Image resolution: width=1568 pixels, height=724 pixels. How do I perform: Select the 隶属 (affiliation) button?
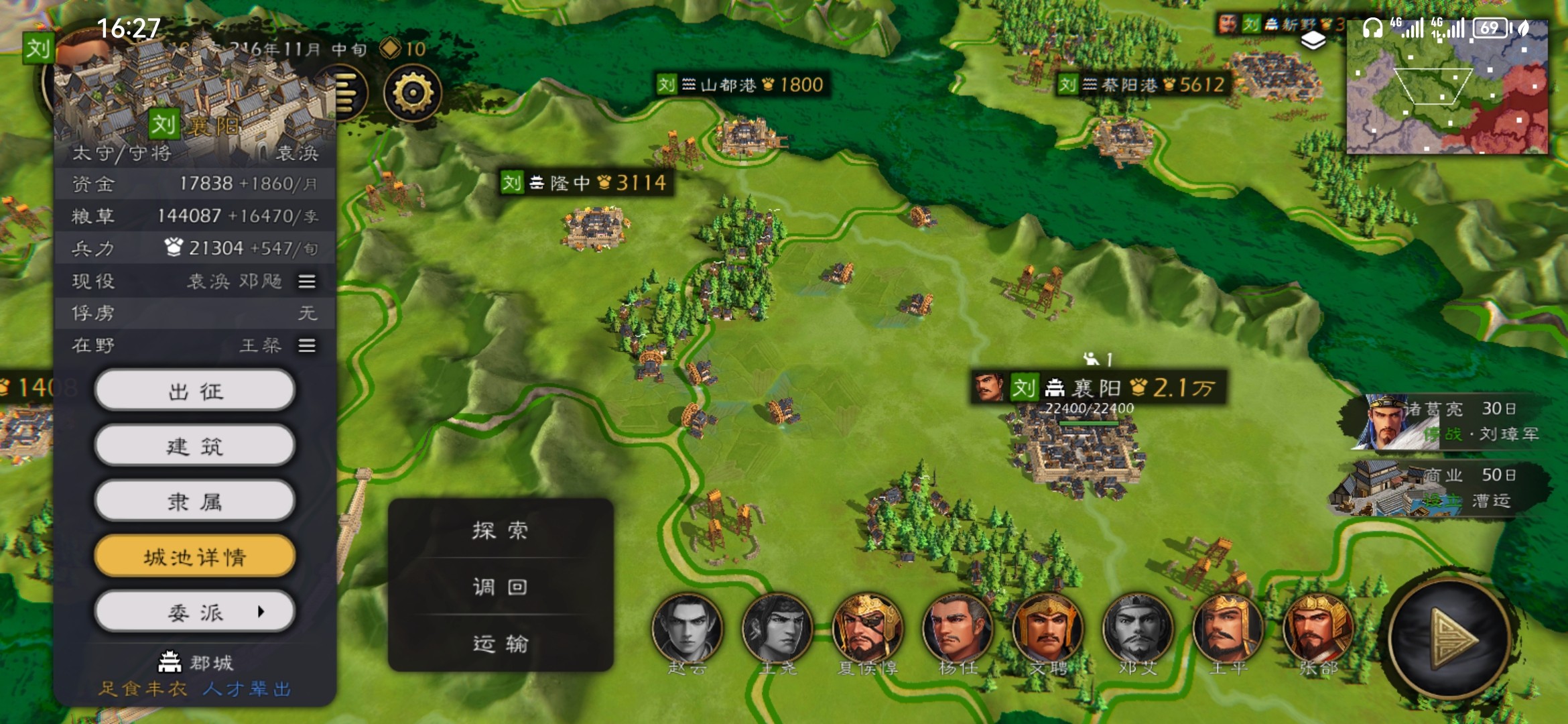click(x=194, y=501)
